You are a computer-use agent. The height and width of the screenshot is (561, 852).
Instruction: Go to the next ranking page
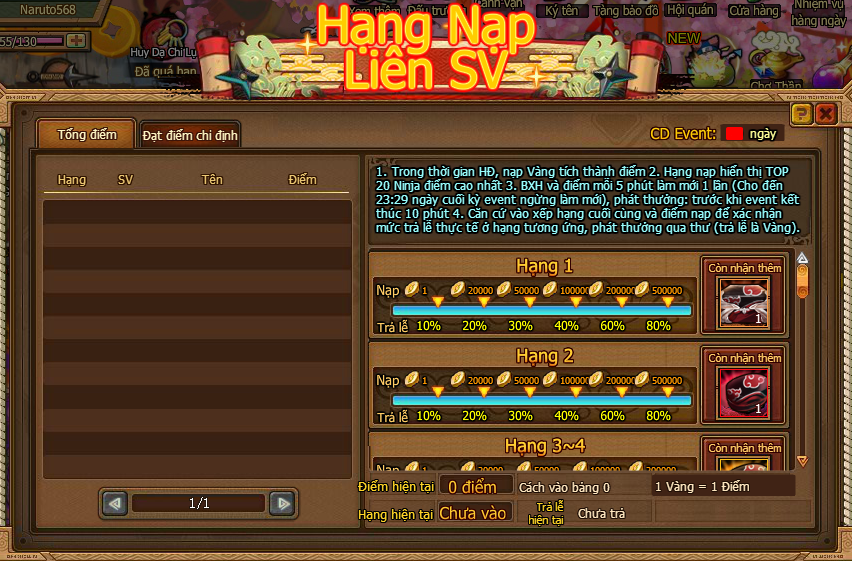coord(283,504)
